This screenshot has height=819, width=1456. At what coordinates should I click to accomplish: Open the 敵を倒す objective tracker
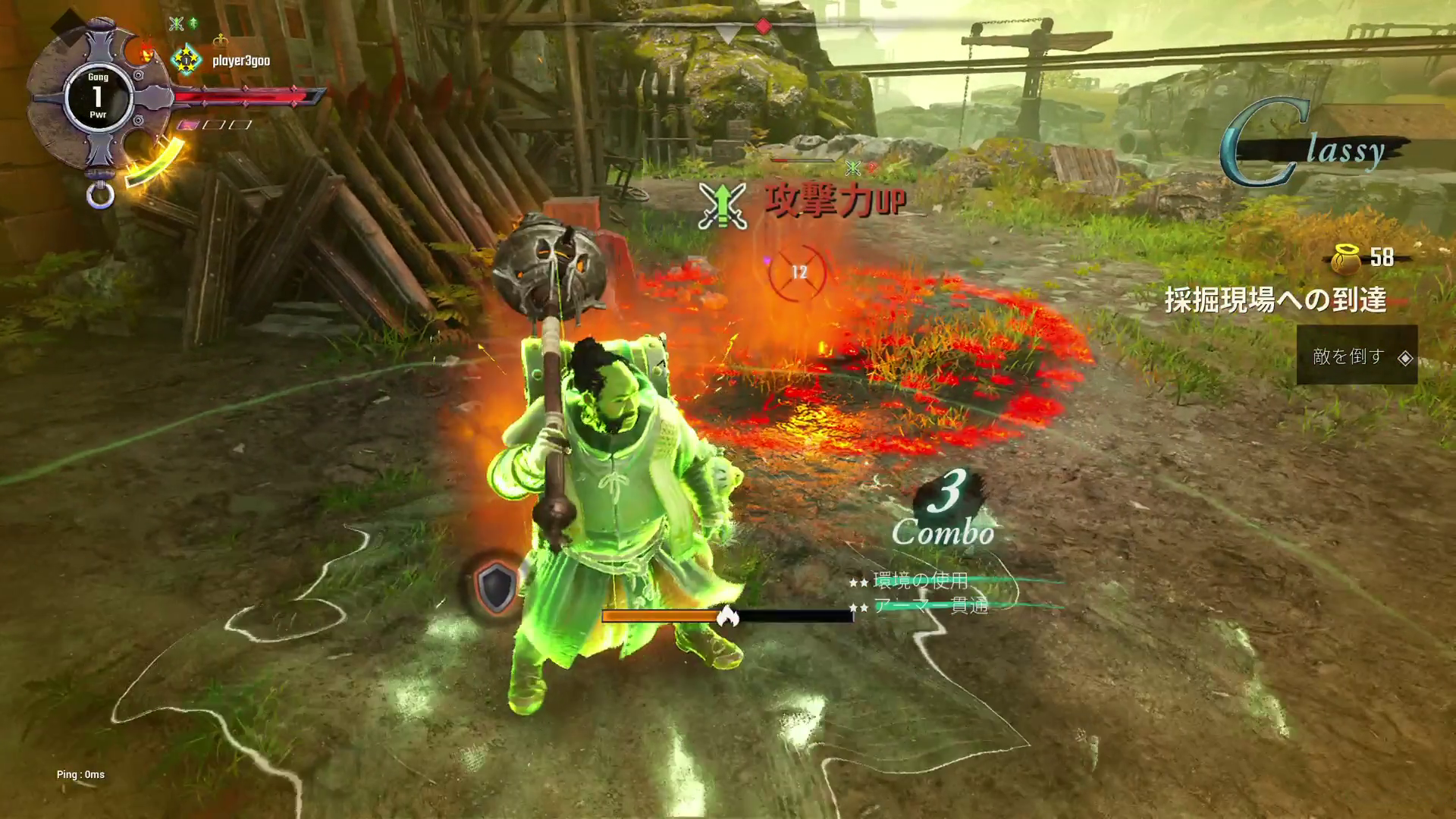point(1356,356)
